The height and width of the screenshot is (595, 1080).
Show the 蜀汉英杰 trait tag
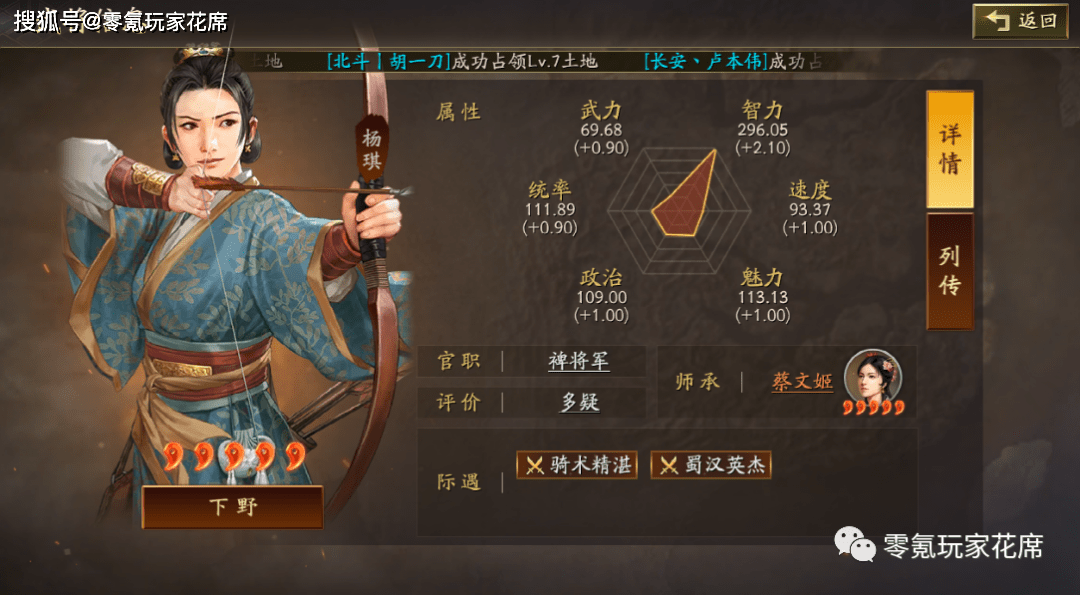(711, 465)
